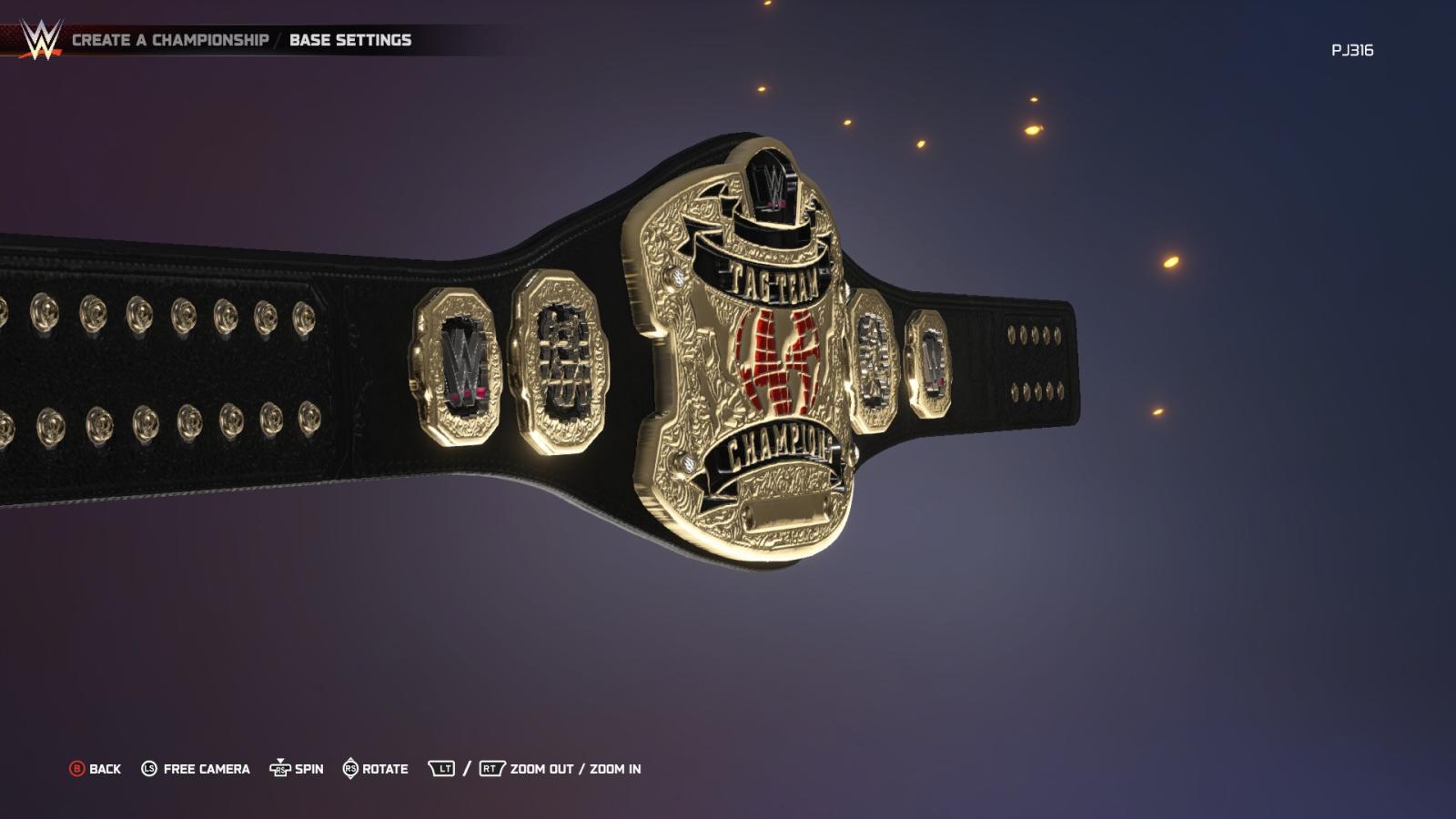This screenshot has height=819, width=1456.
Task: Select the Base Settings breadcrumb heading
Action: tap(350, 40)
